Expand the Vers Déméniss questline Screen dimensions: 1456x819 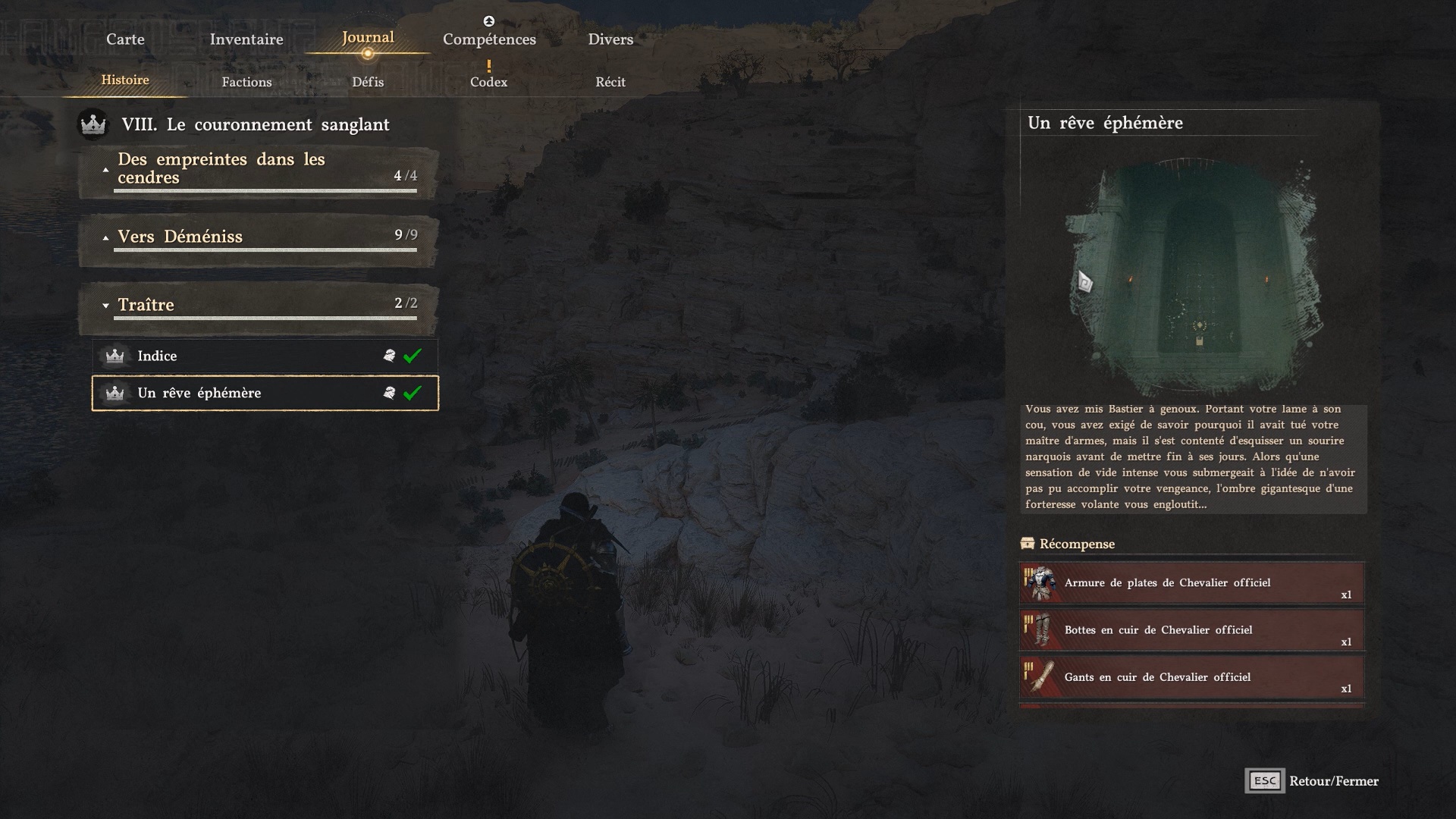click(258, 237)
